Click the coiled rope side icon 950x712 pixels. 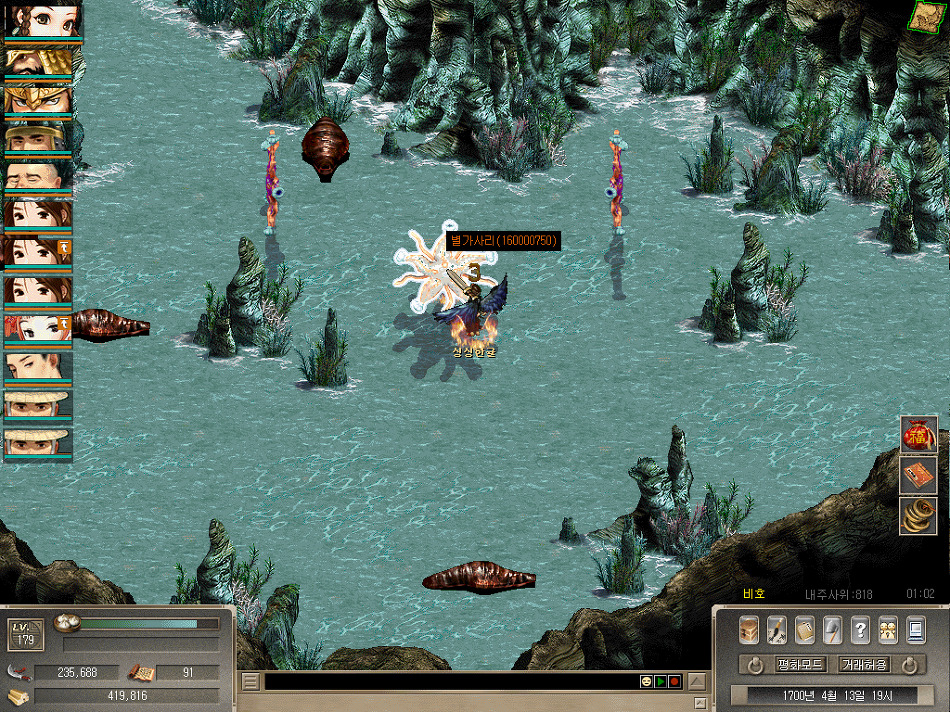pos(918,515)
